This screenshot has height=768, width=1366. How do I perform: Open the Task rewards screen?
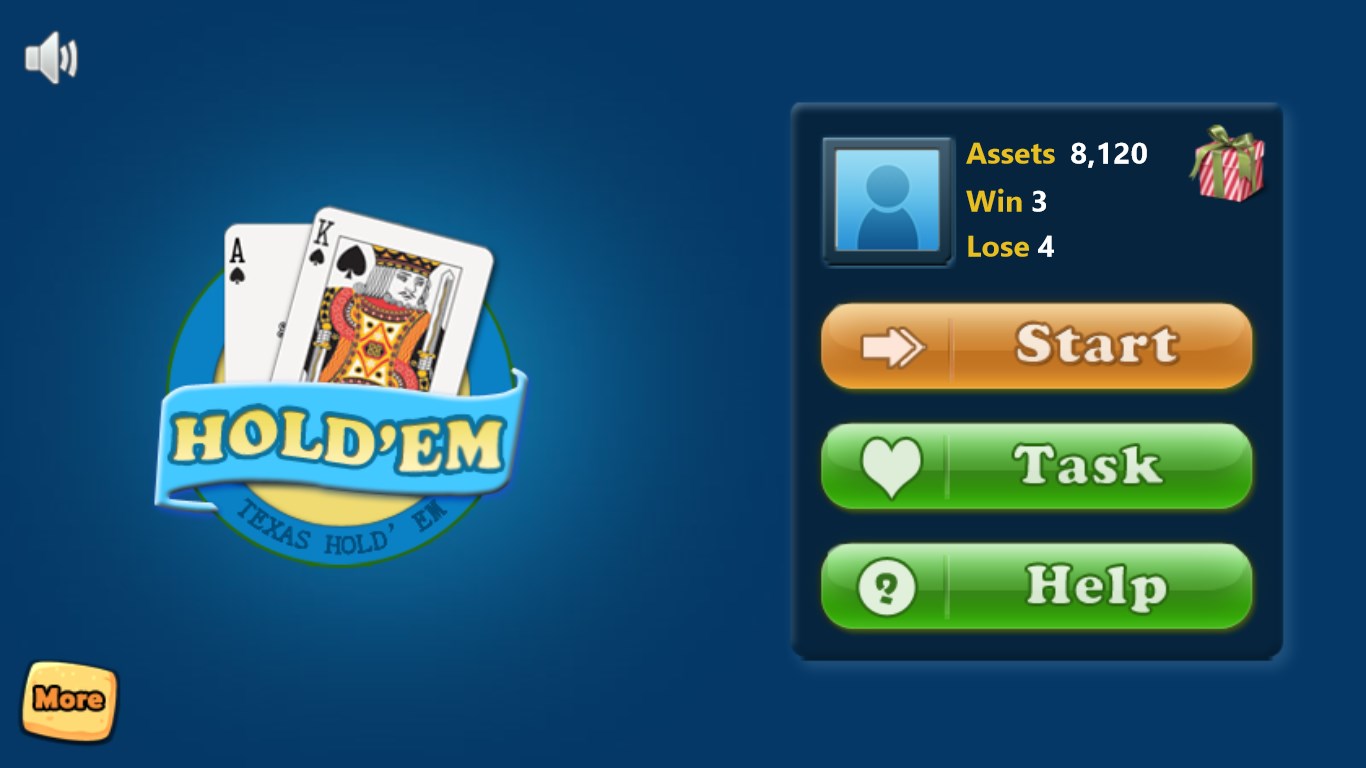point(1037,465)
